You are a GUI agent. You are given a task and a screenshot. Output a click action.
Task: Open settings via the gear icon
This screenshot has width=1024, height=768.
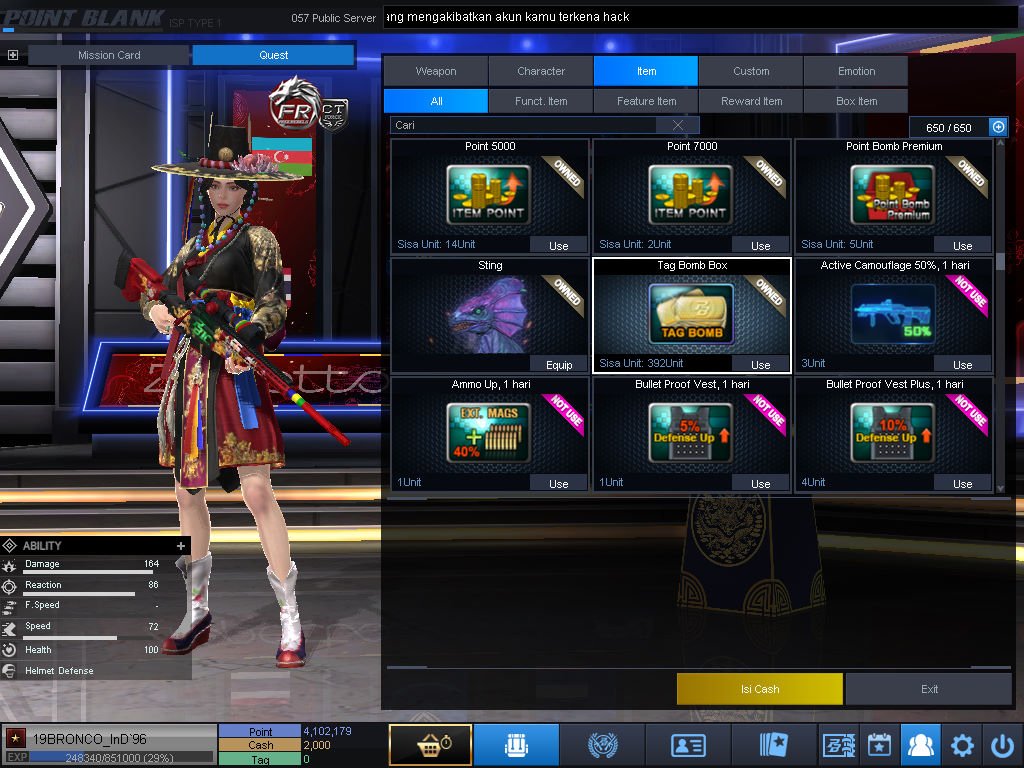(x=962, y=745)
